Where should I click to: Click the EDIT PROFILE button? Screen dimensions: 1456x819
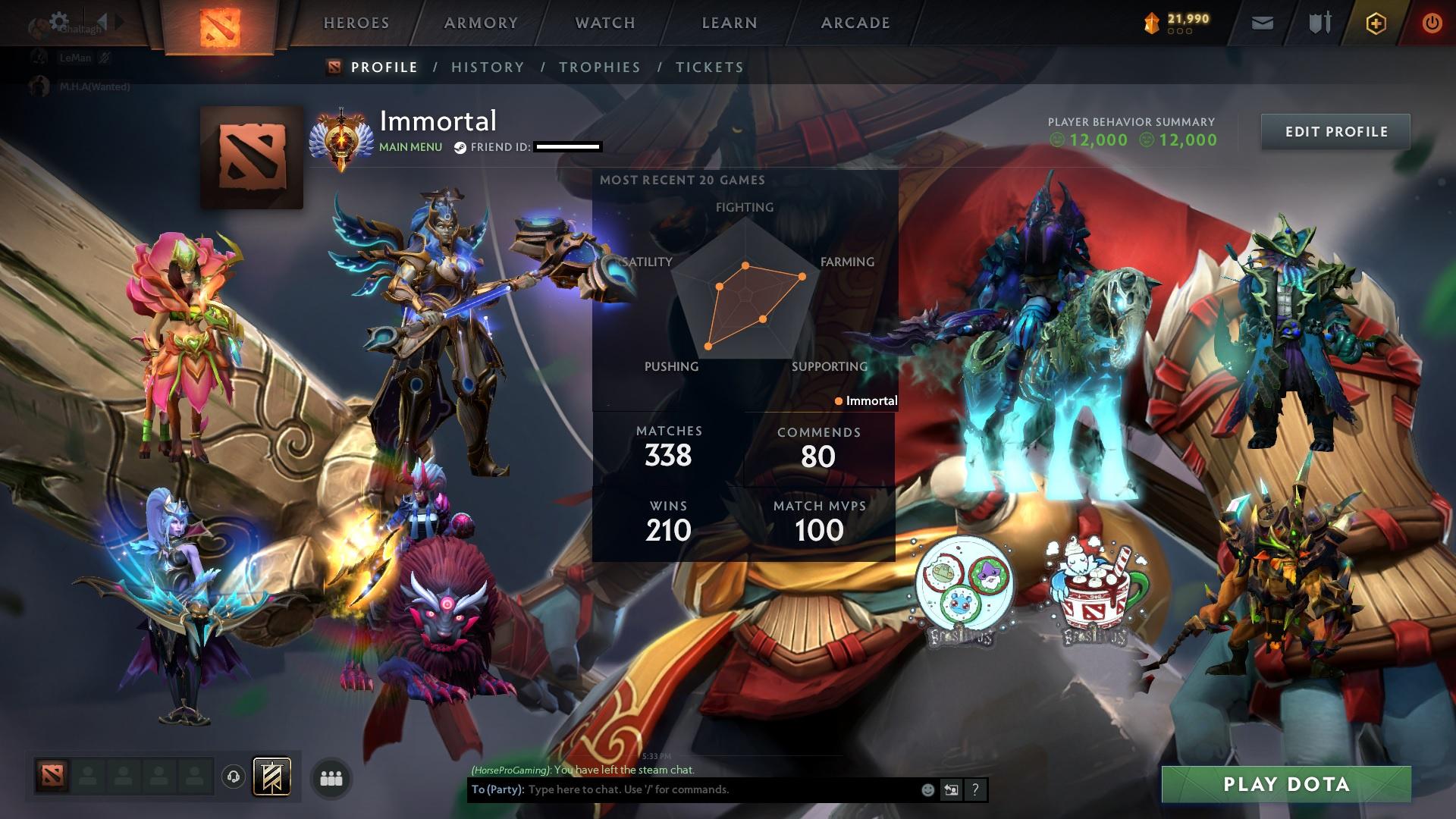click(1335, 131)
